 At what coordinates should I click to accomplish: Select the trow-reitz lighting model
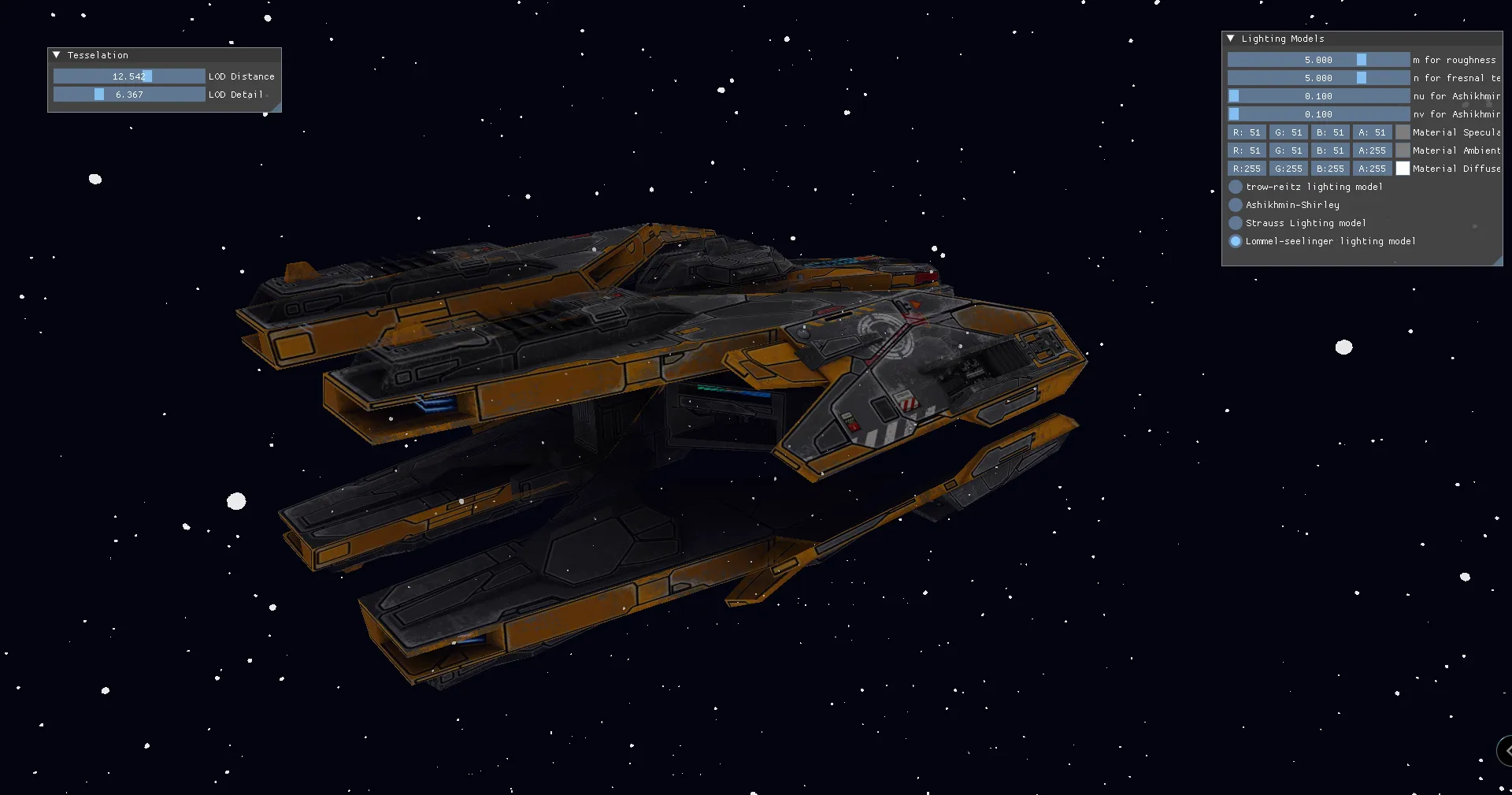click(x=1236, y=187)
